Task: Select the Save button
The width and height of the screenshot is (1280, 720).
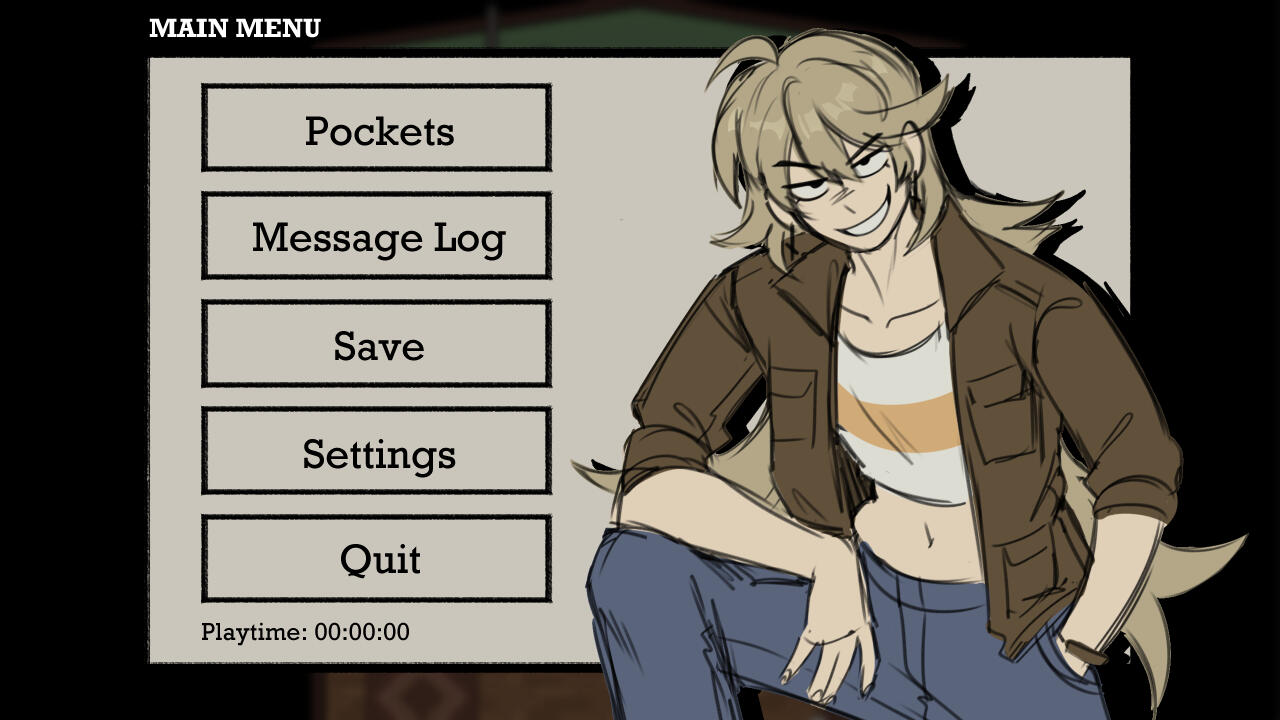Action: coord(376,344)
